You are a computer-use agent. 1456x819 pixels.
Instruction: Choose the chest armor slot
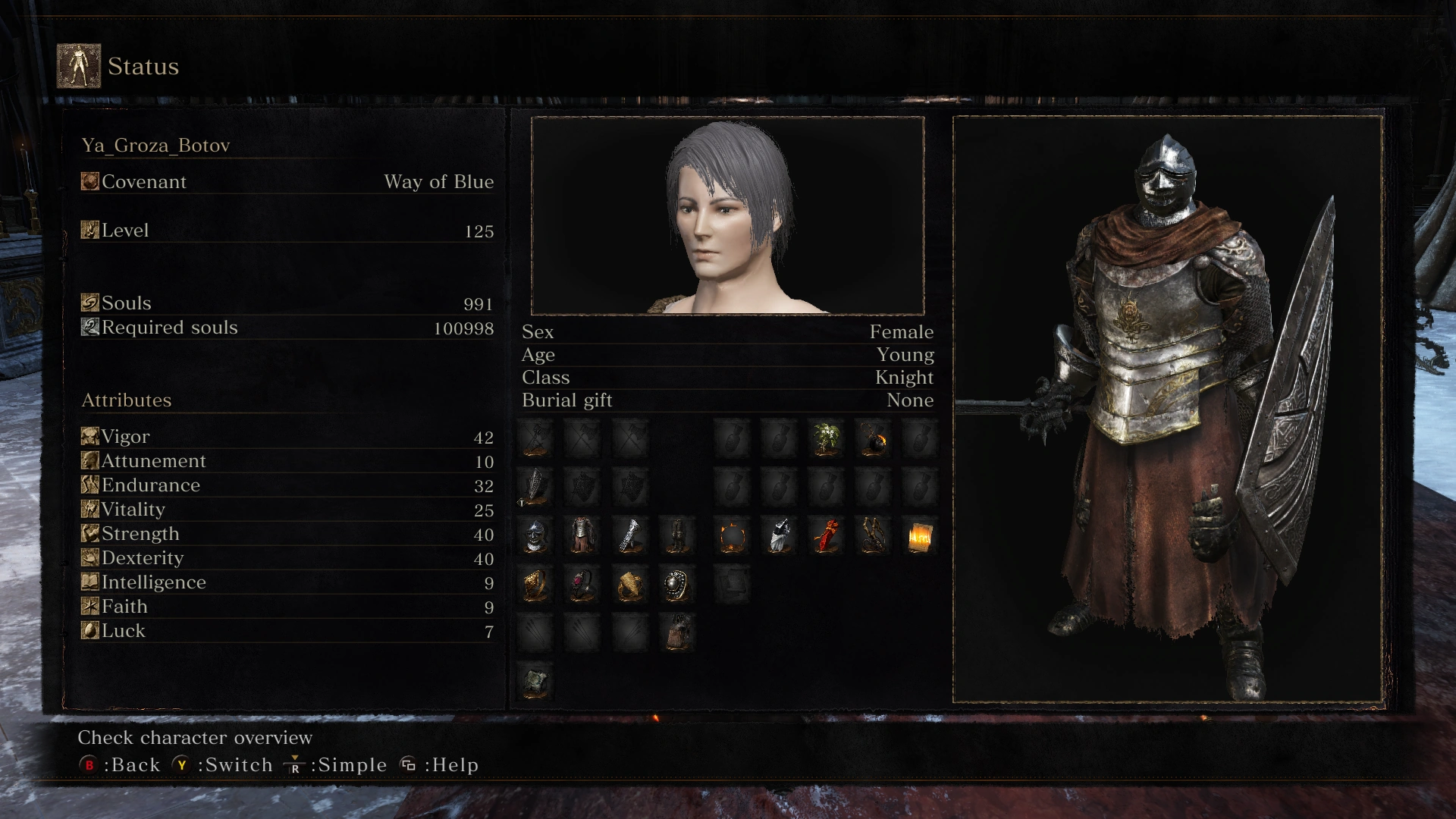click(x=582, y=536)
